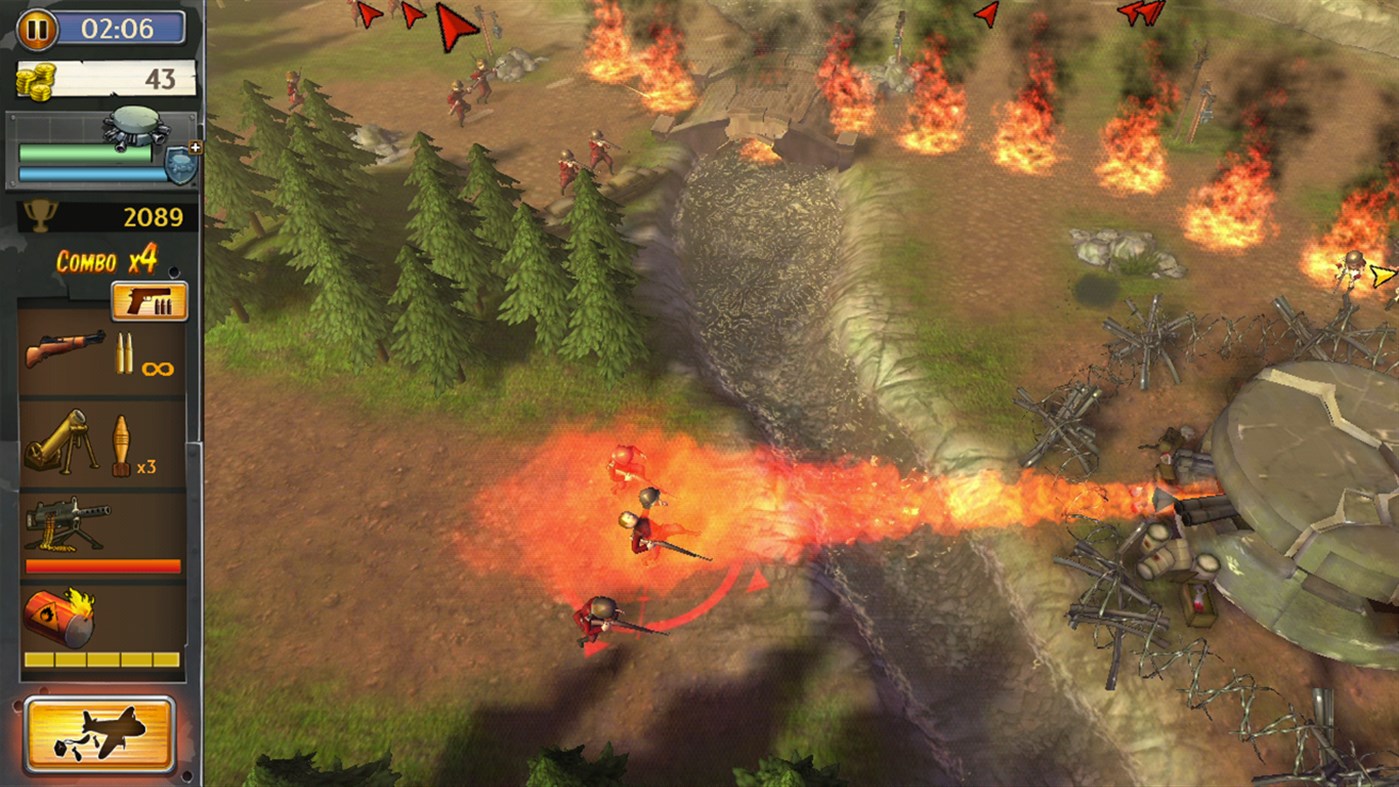Click the timer showing 02:06
This screenshot has width=1399, height=787.
click(x=120, y=28)
